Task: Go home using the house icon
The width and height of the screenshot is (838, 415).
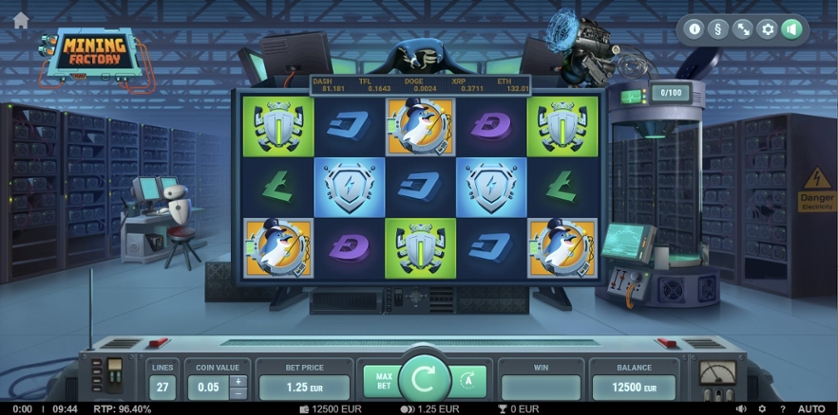Action: [x=20, y=20]
